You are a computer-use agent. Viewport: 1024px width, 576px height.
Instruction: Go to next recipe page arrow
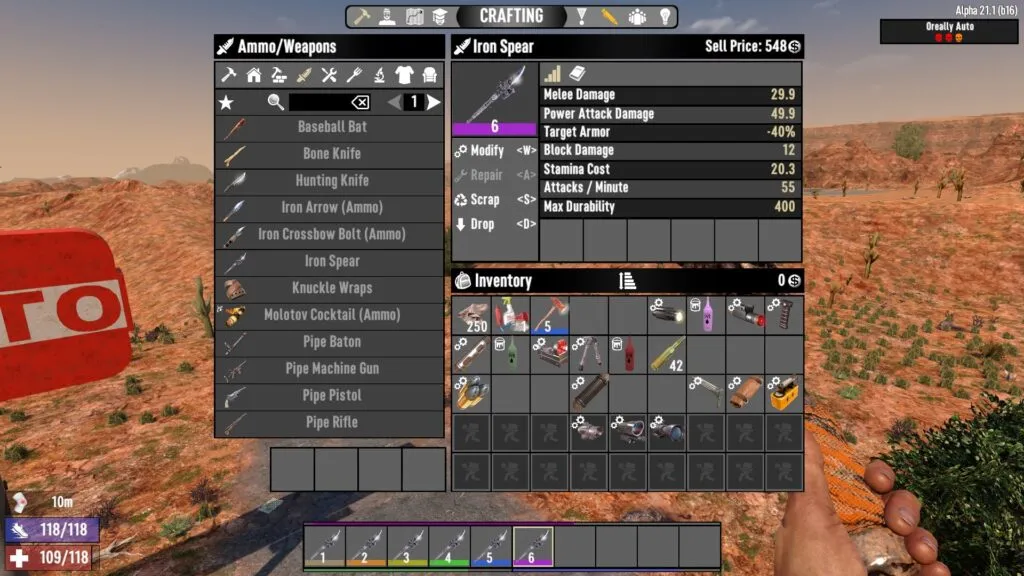click(434, 102)
